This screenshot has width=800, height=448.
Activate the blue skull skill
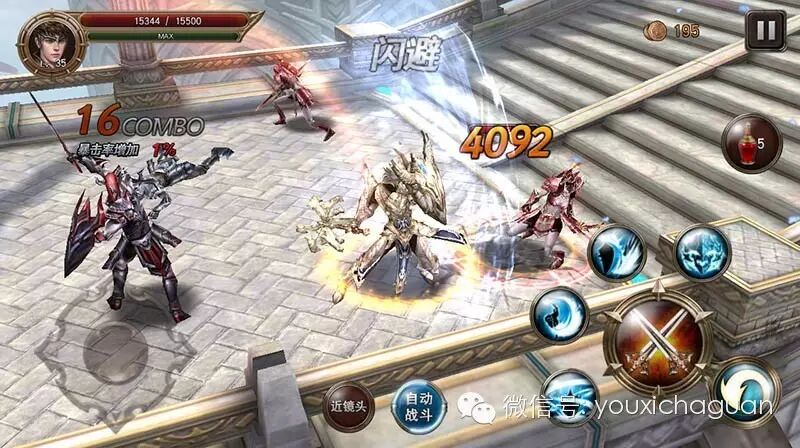[x=701, y=252]
